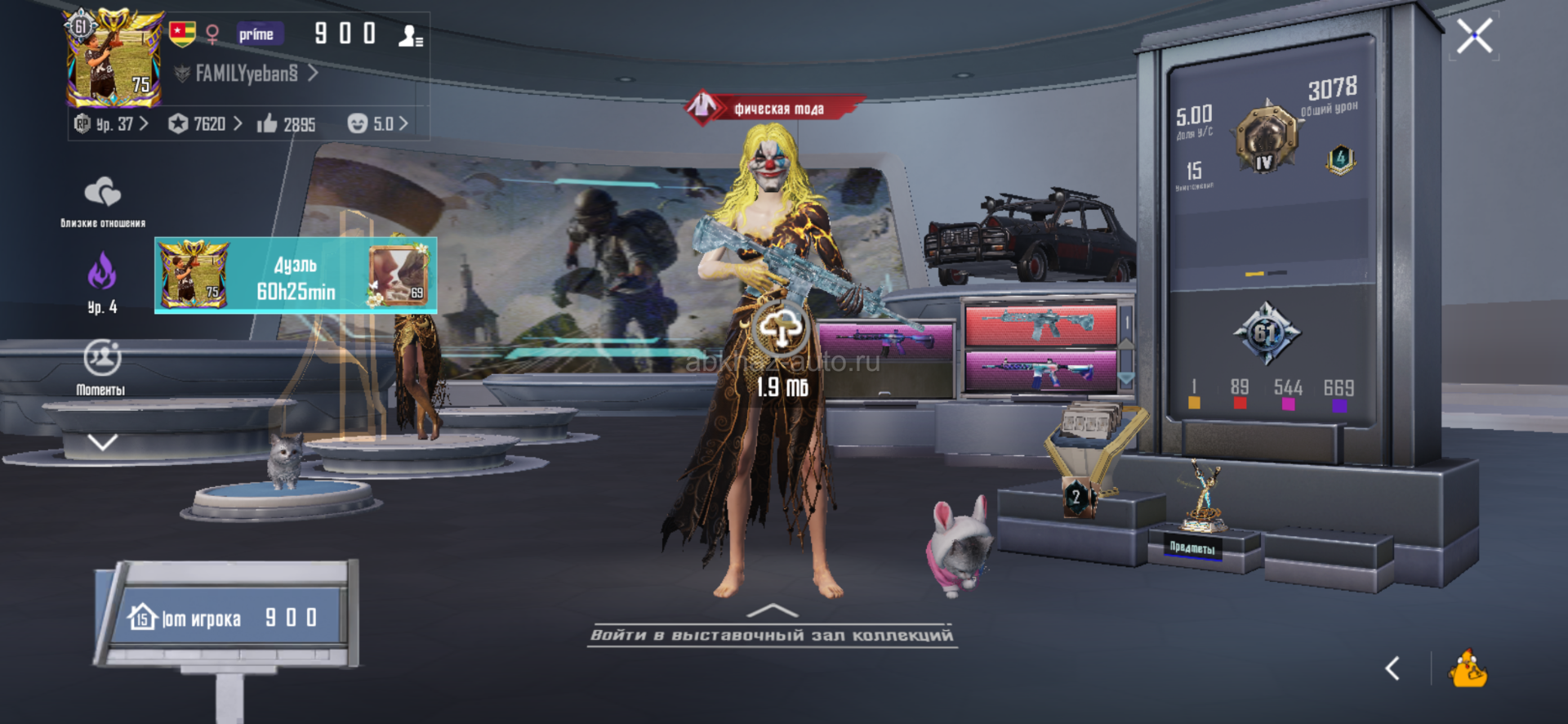This screenshot has height=724, width=1568.
Task: Open the 5.0 rating details
Action: (377, 124)
